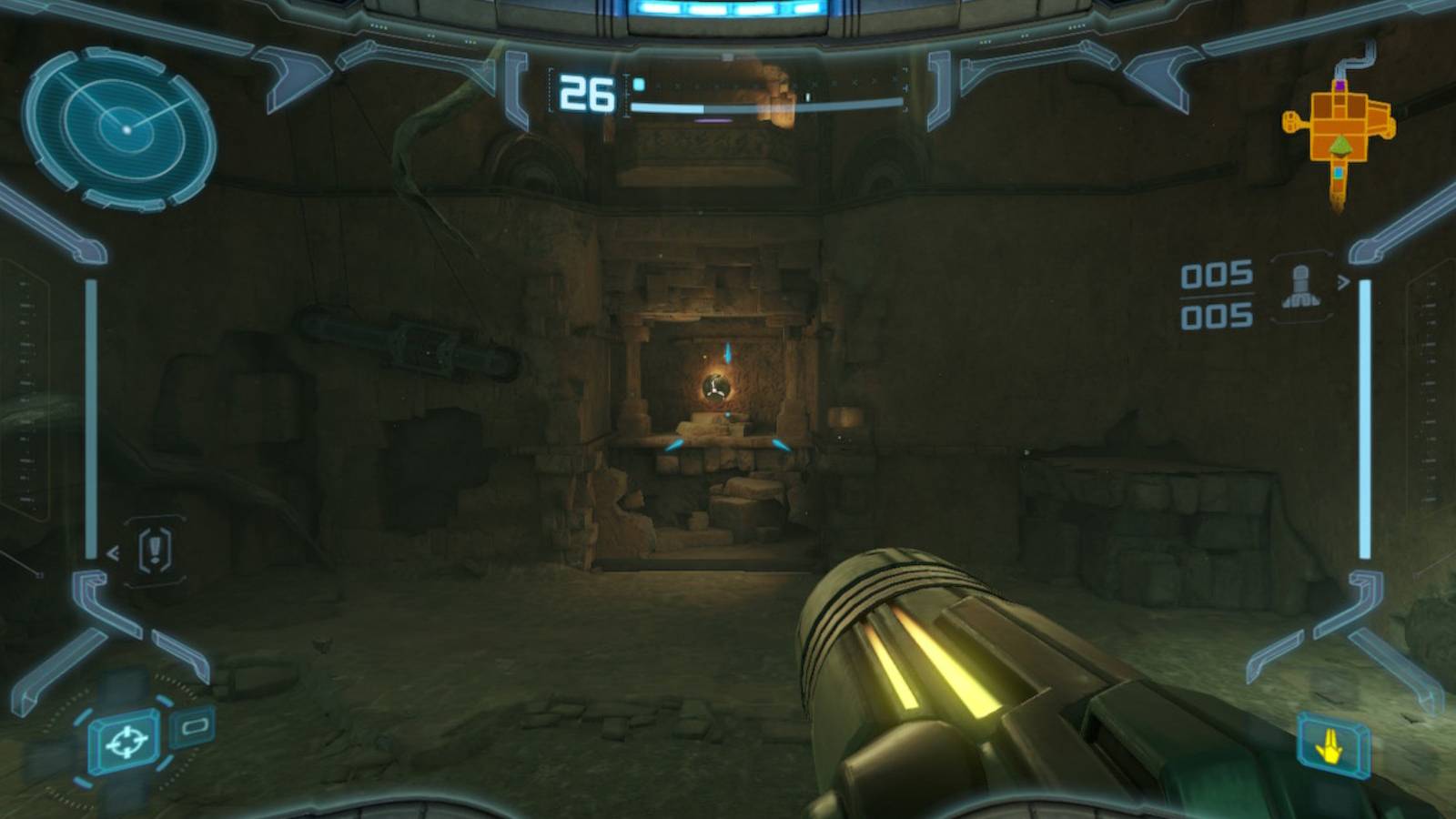Select the energy counter reading 26
The image size is (1456, 819).
[588, 90]
